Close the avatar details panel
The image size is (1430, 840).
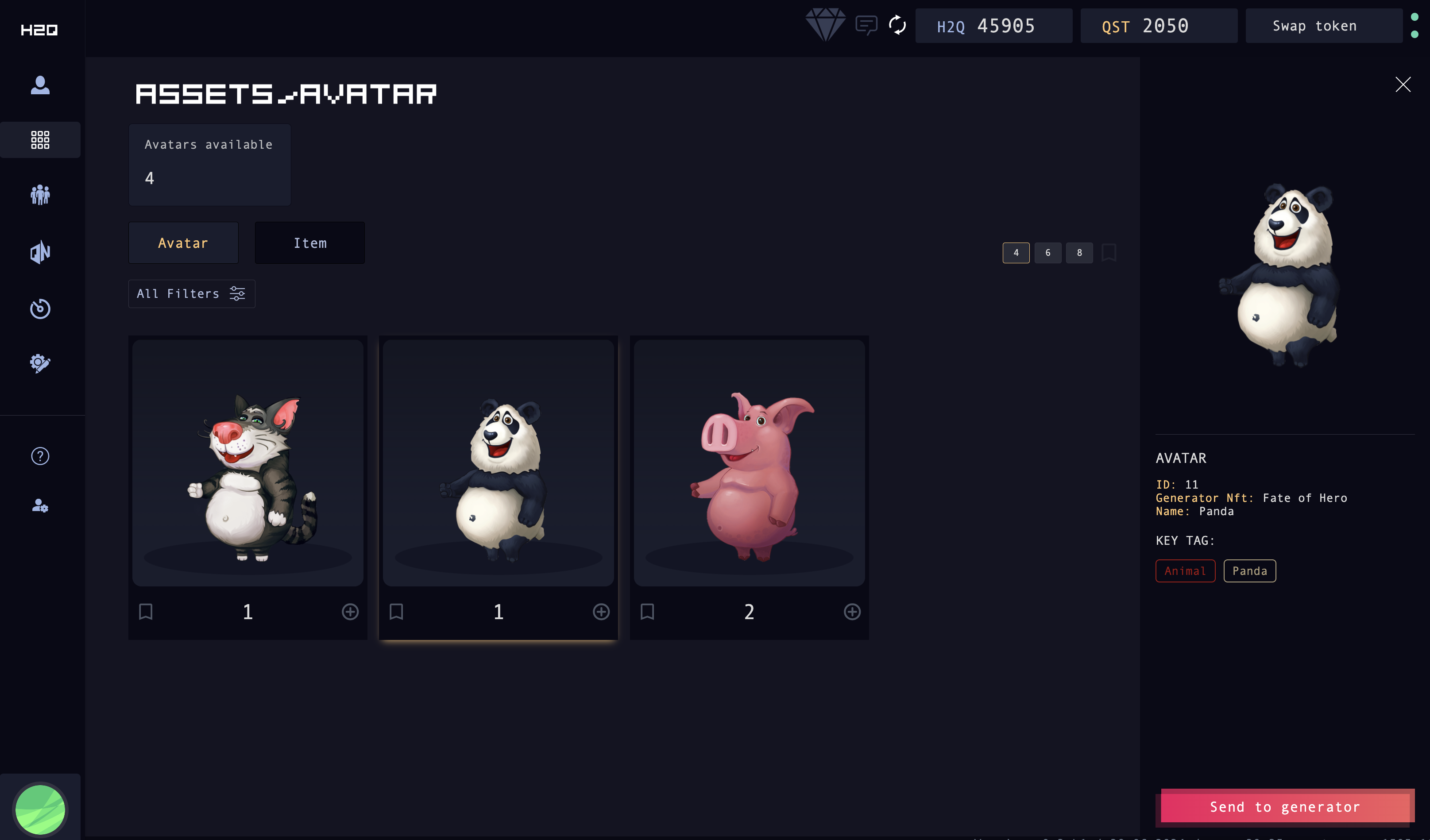click(x=1402, y=85)
